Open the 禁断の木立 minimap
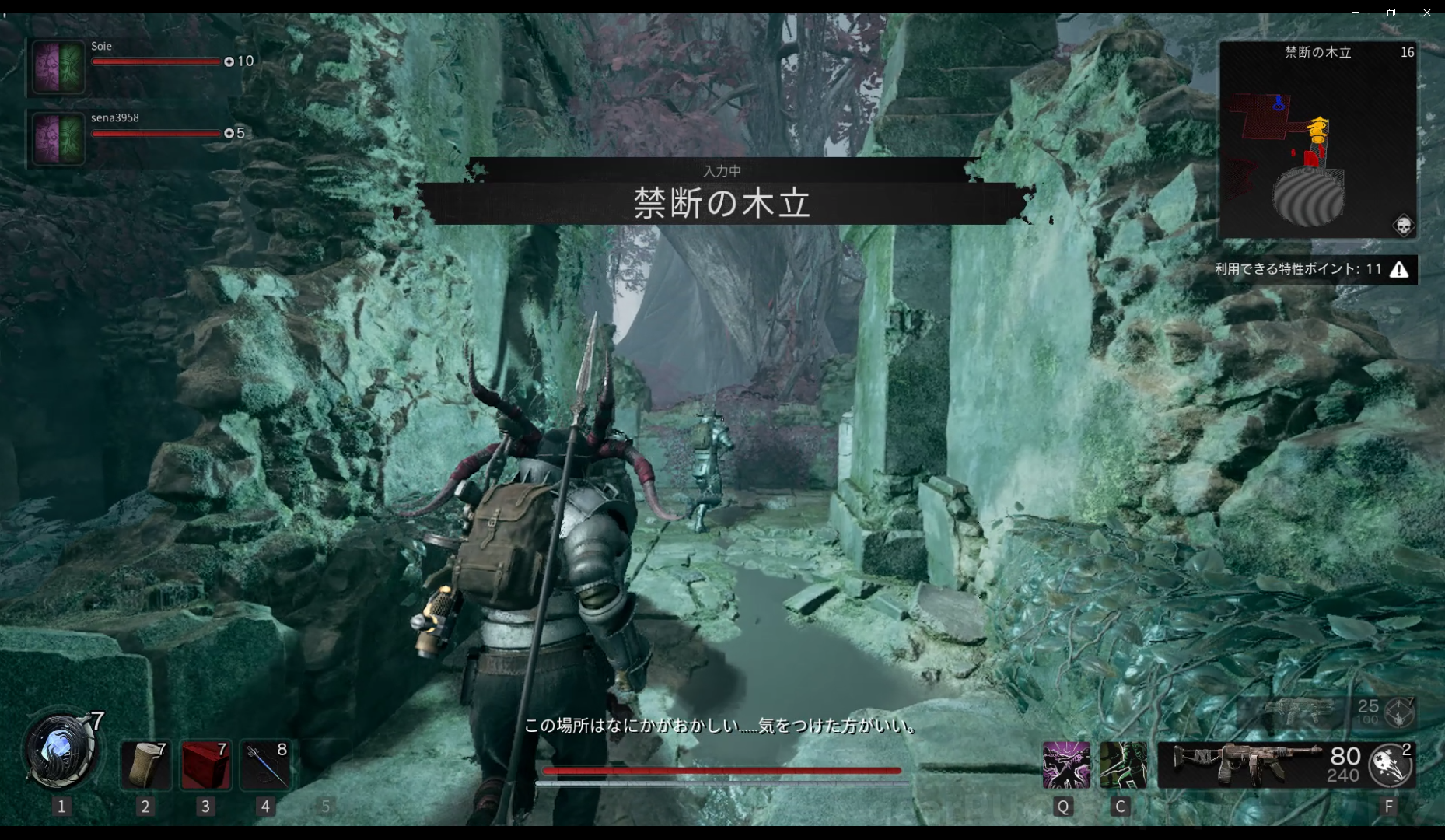The height and width of the screenshot is (840, 1445). coord(1317,140)
